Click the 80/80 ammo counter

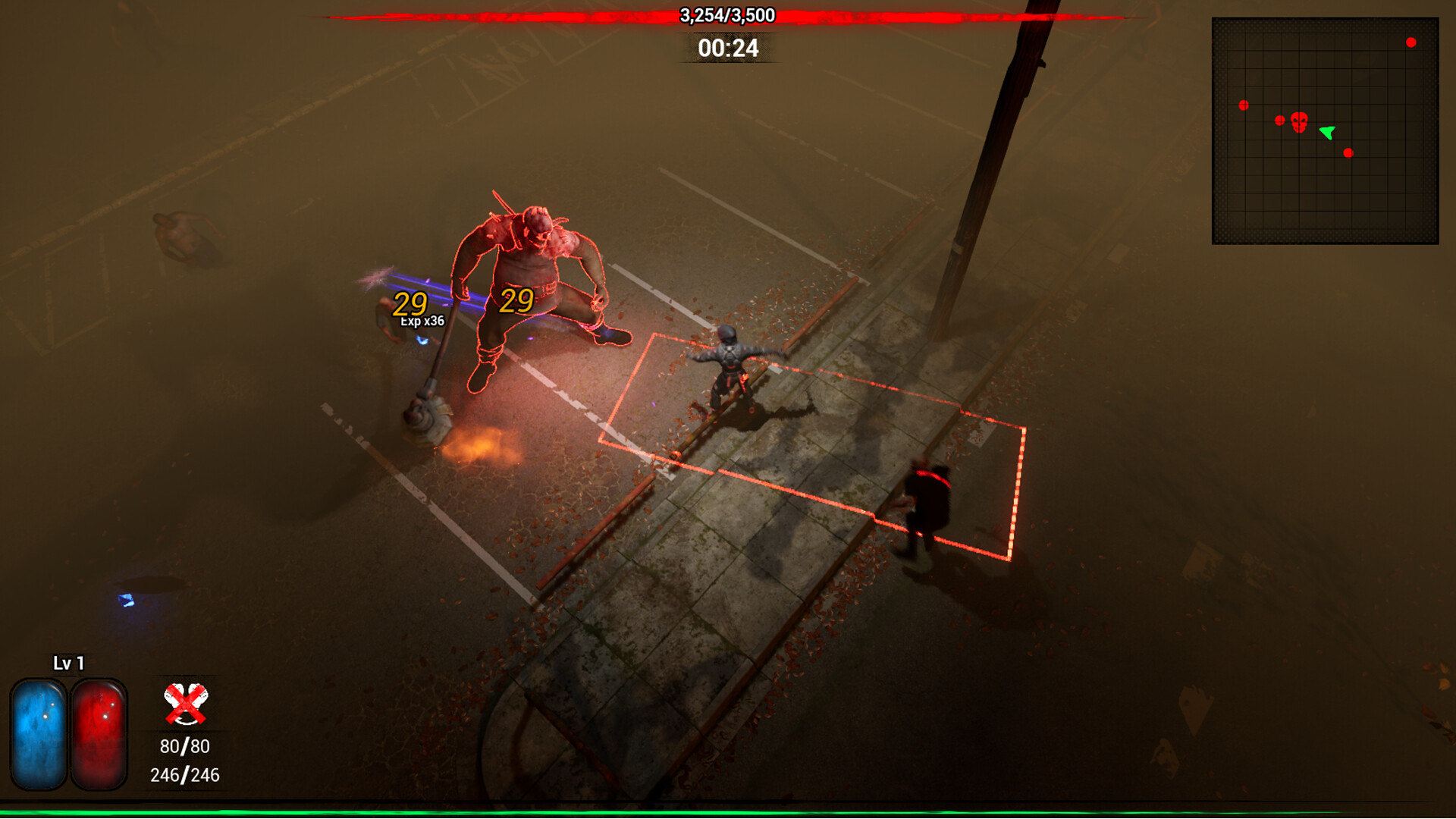click(x=185, y=745)
